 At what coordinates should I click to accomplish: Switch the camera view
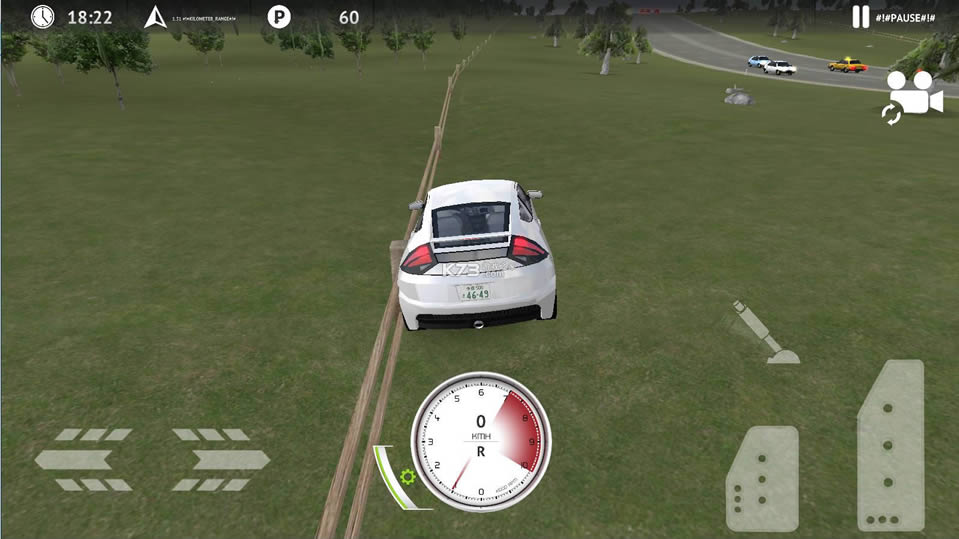pos(914,97)
